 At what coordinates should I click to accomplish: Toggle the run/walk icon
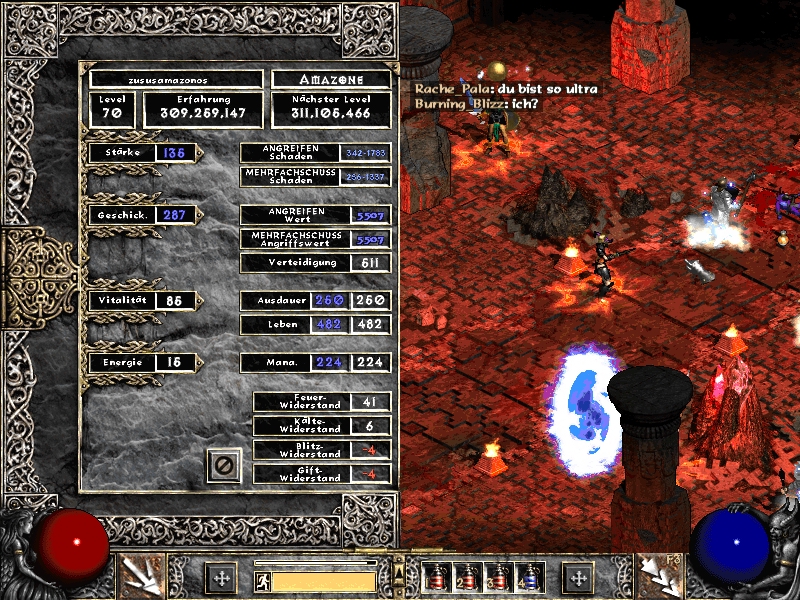[x=262, y=580]
